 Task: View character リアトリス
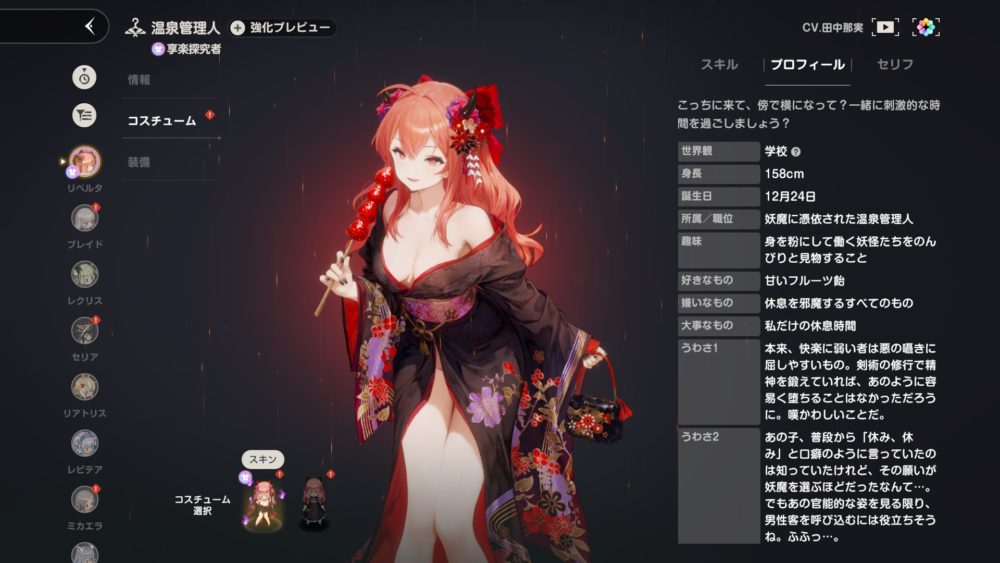pyautogui.click(x=85, y=386)
